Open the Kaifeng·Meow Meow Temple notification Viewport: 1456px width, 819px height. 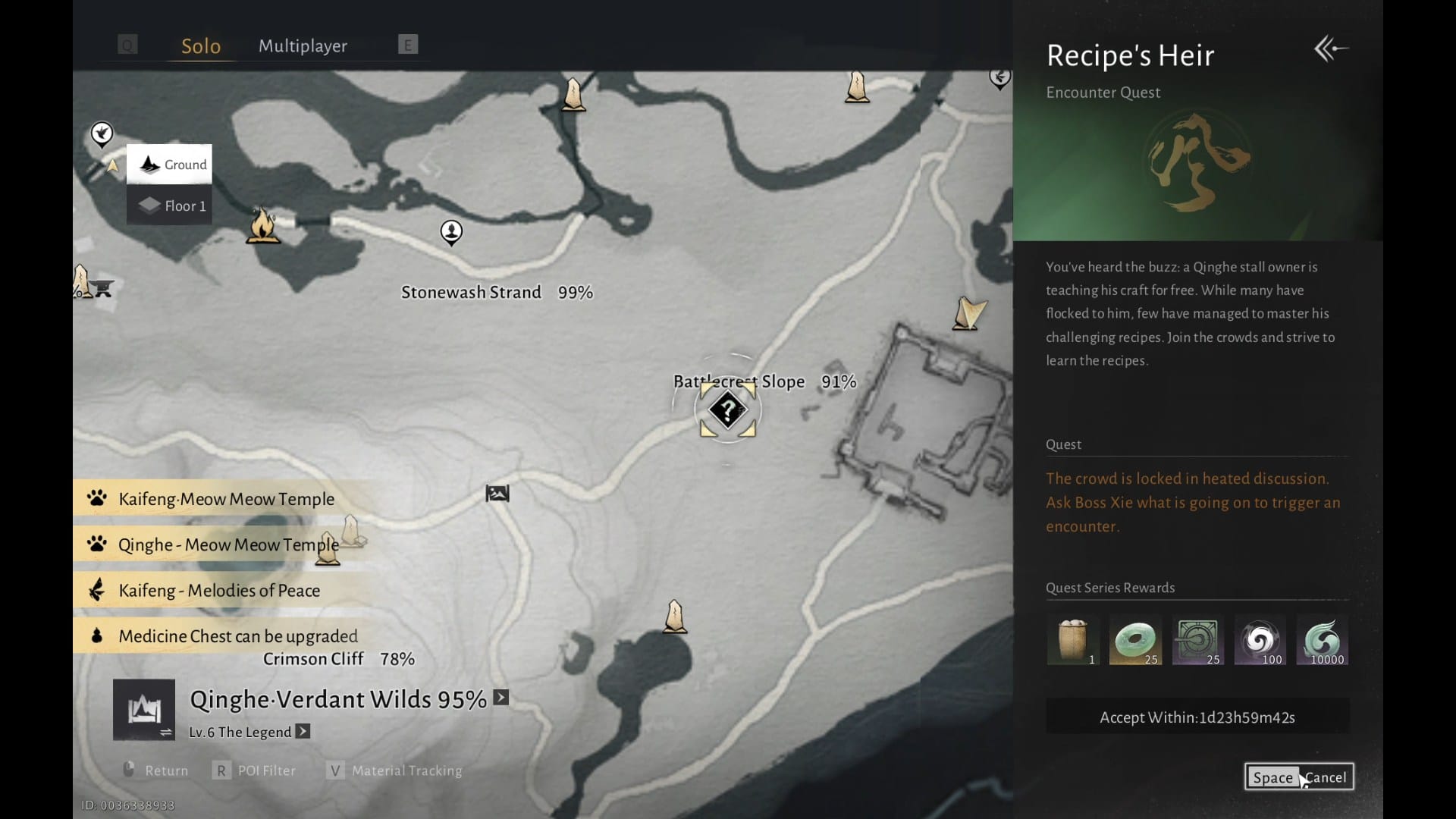pos(226,499)
